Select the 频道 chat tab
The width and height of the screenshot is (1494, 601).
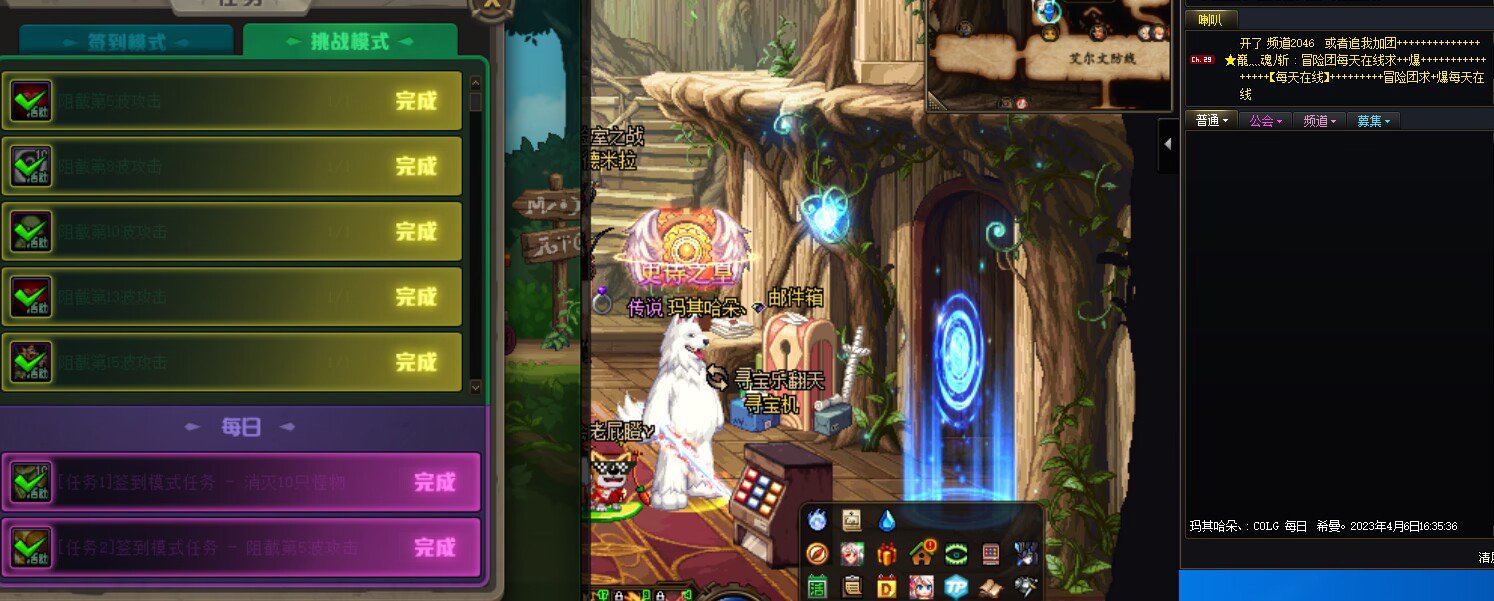[x=1320, y=120]
